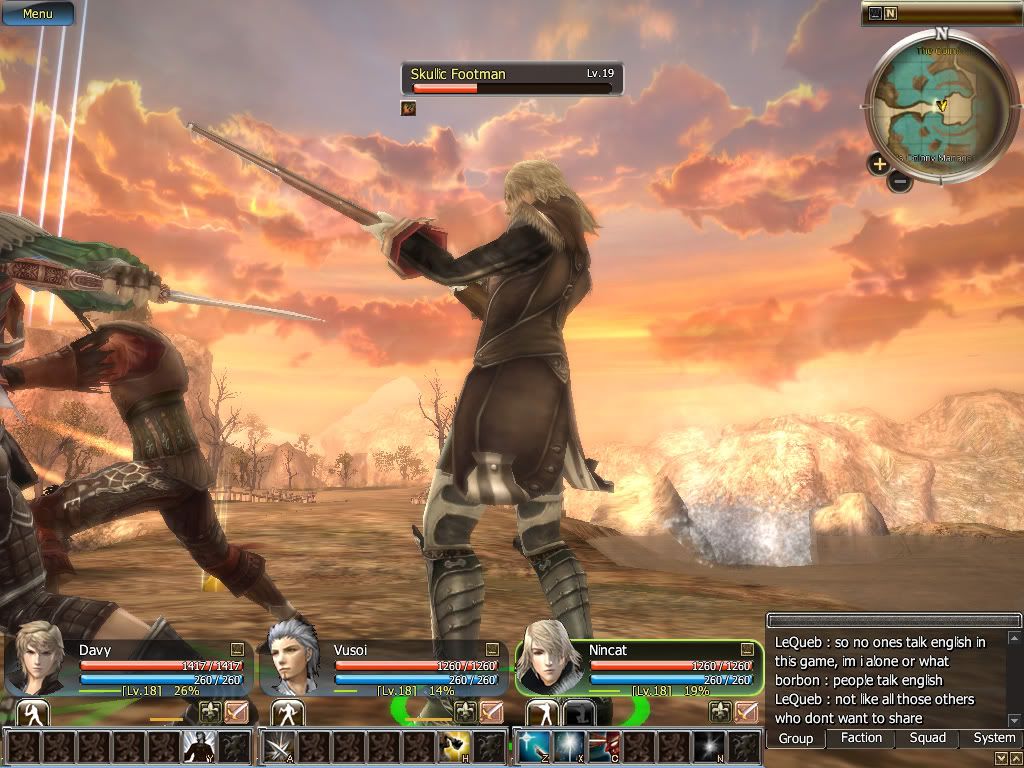Open the Menu button
This screenshot has width=1024, height=768.
[37, 14]
